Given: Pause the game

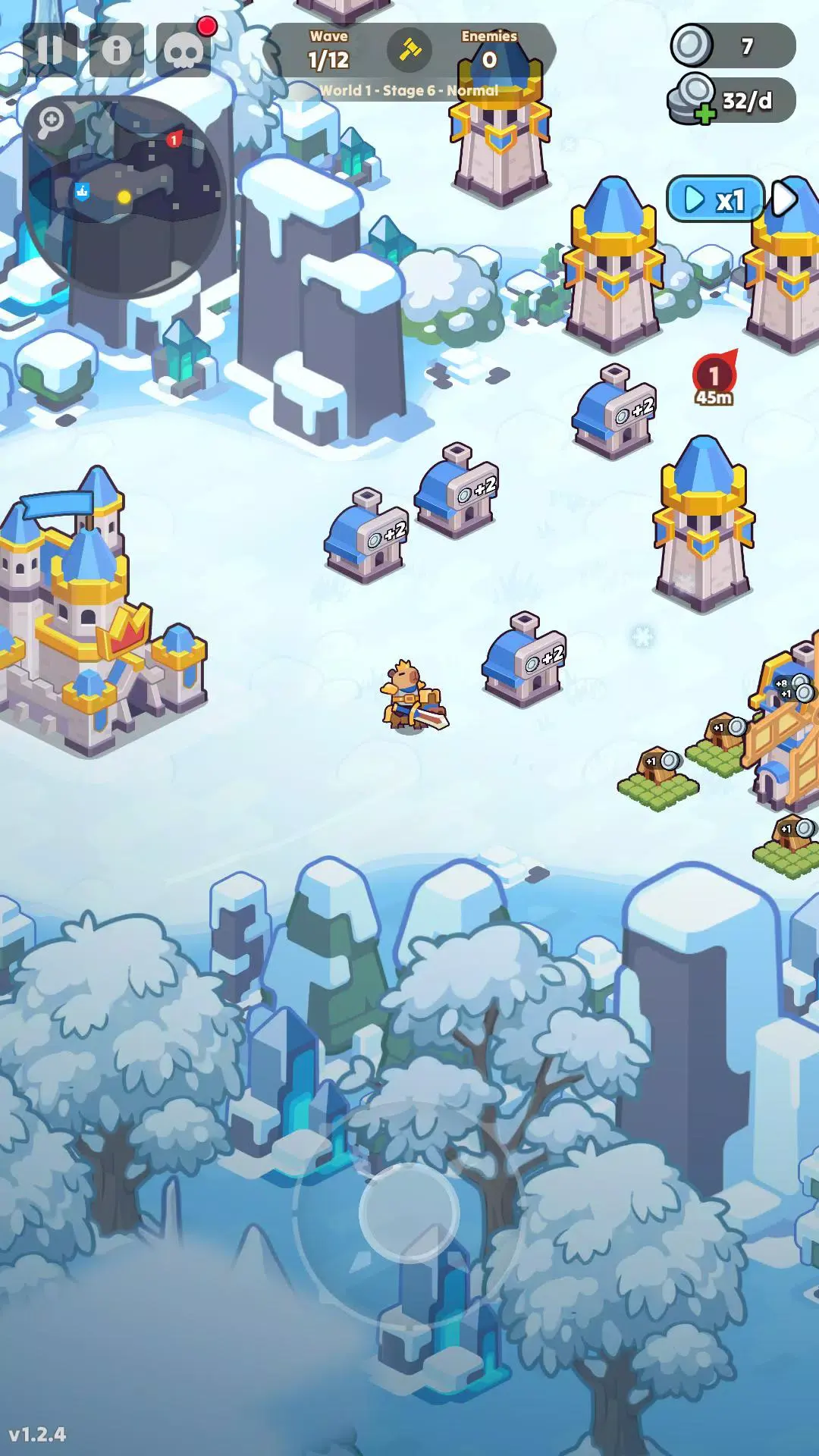Looking at the screenshot, I should click(50, 50).
